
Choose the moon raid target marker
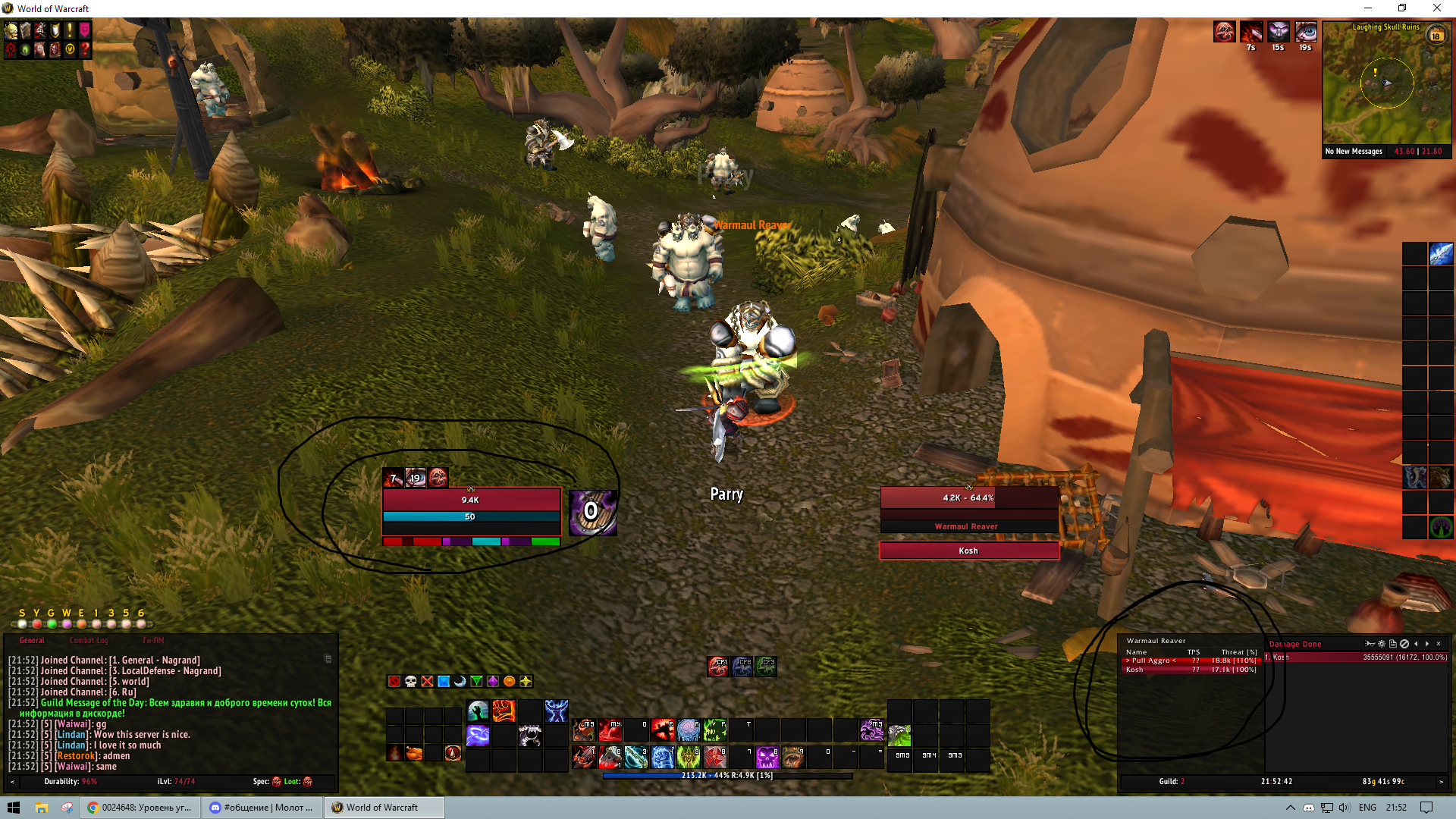[460, 682]
